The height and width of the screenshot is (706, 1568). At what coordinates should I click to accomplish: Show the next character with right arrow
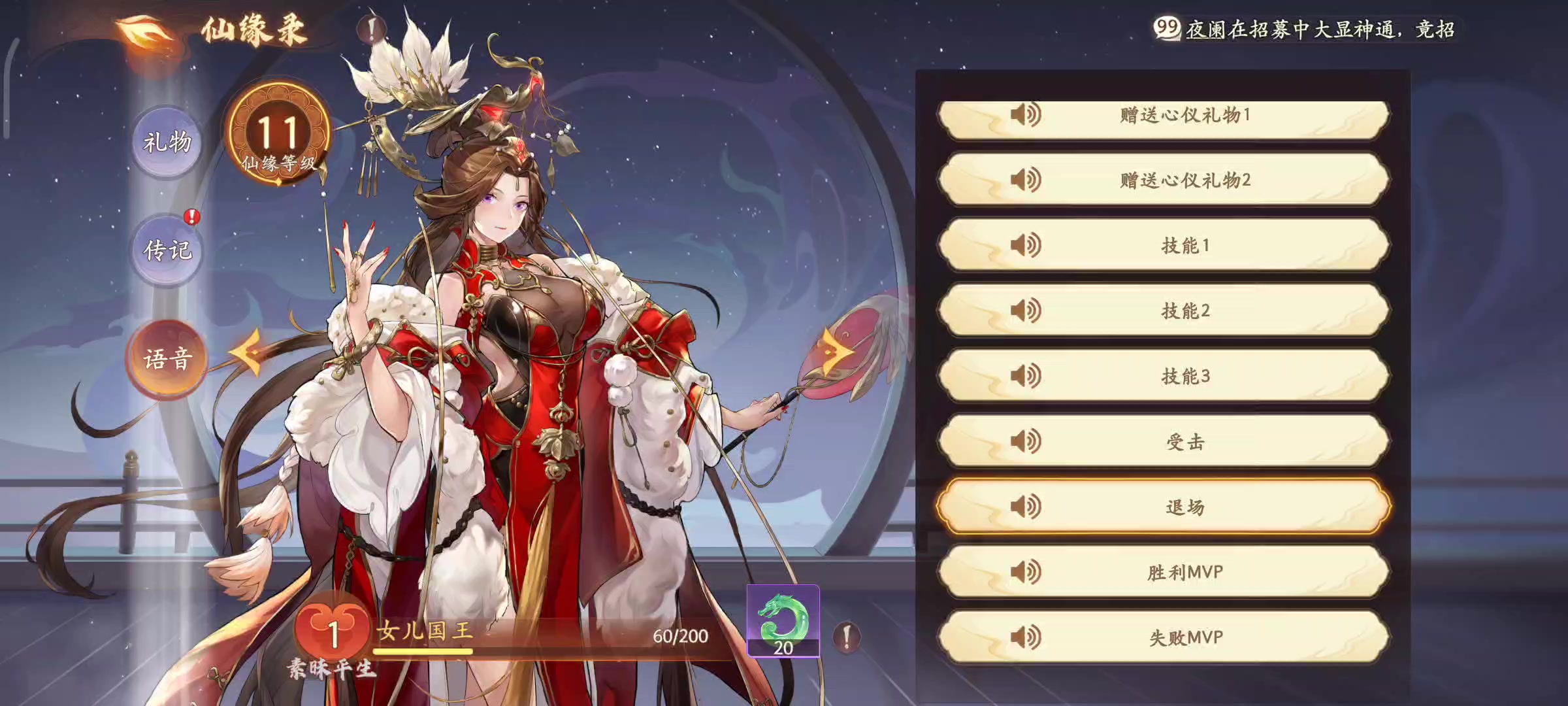click(835, 352)
